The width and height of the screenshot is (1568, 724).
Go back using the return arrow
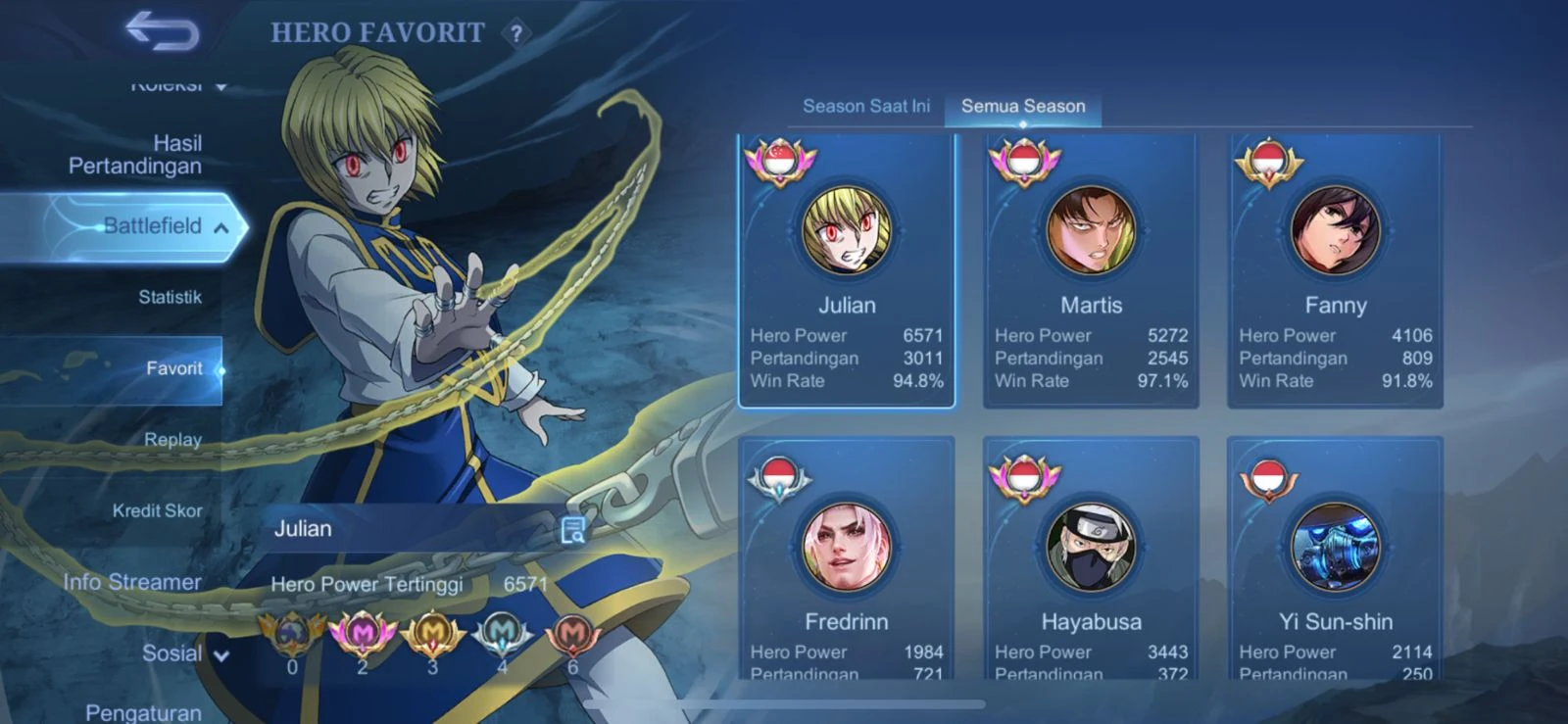(162, 31)
